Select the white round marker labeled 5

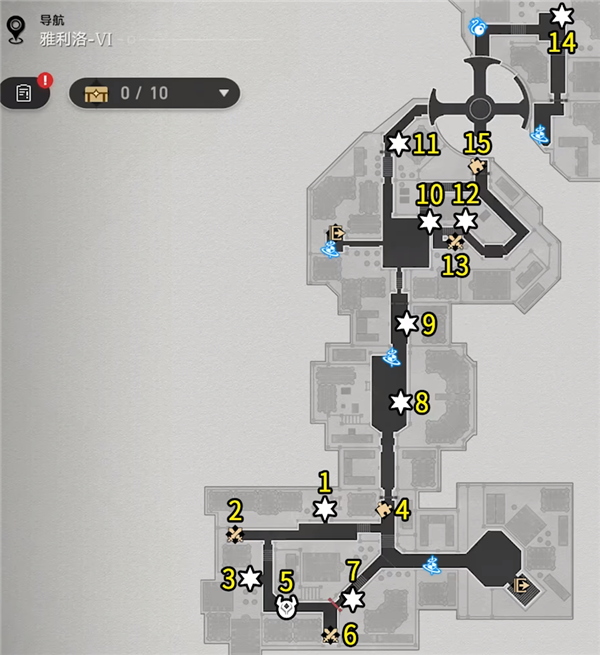tap(286, 605)
